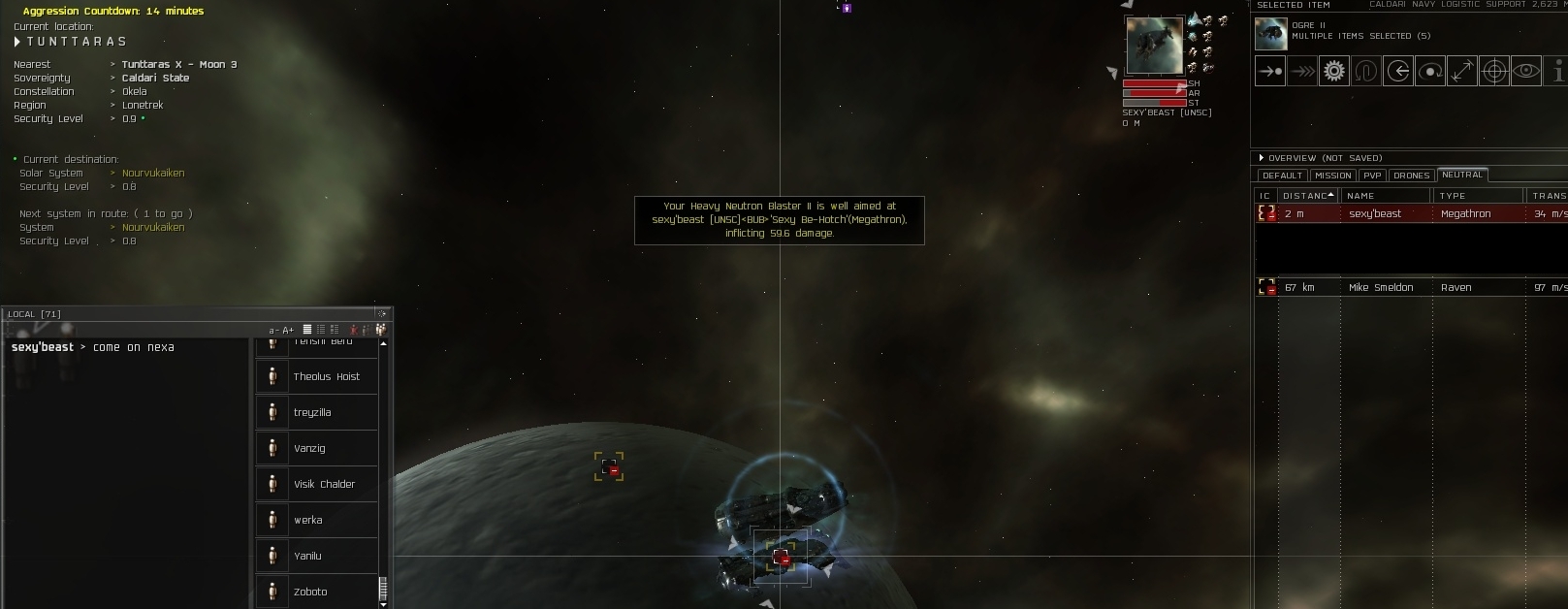
Task: Pick Zoboto from the Local list
Action: coord(310,592)
